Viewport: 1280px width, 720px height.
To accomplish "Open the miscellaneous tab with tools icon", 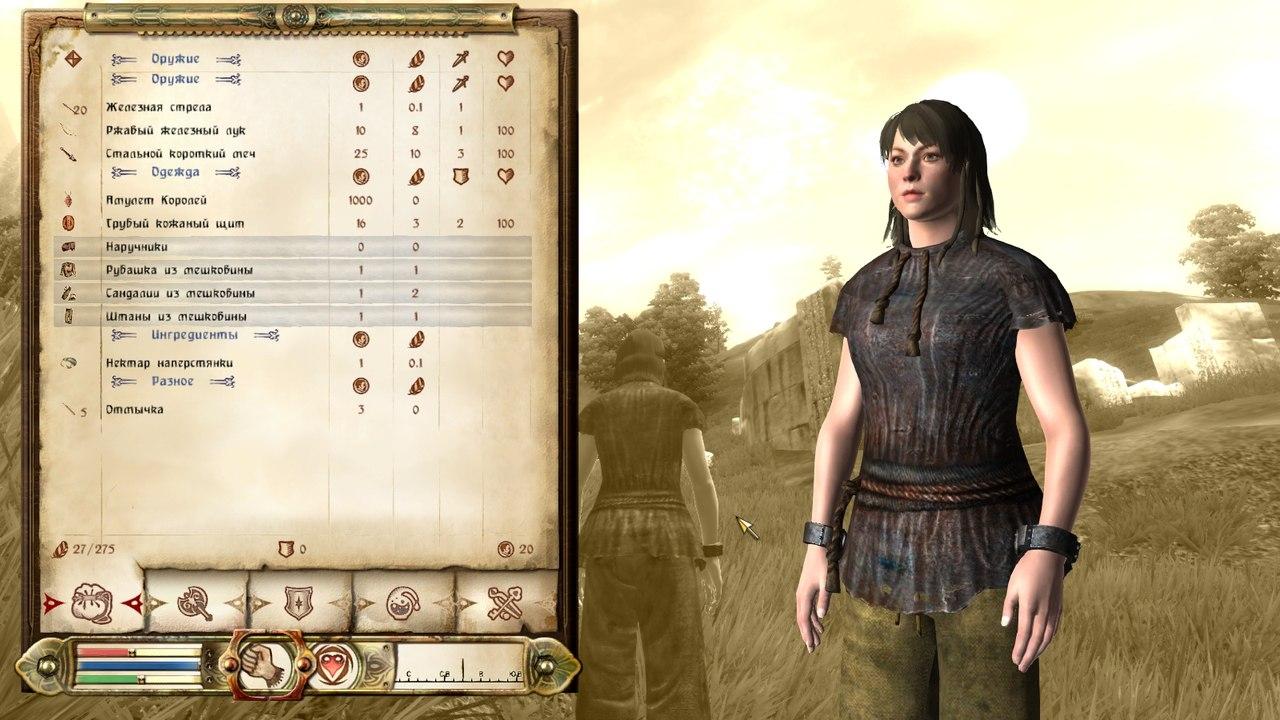I will (506, 603).
